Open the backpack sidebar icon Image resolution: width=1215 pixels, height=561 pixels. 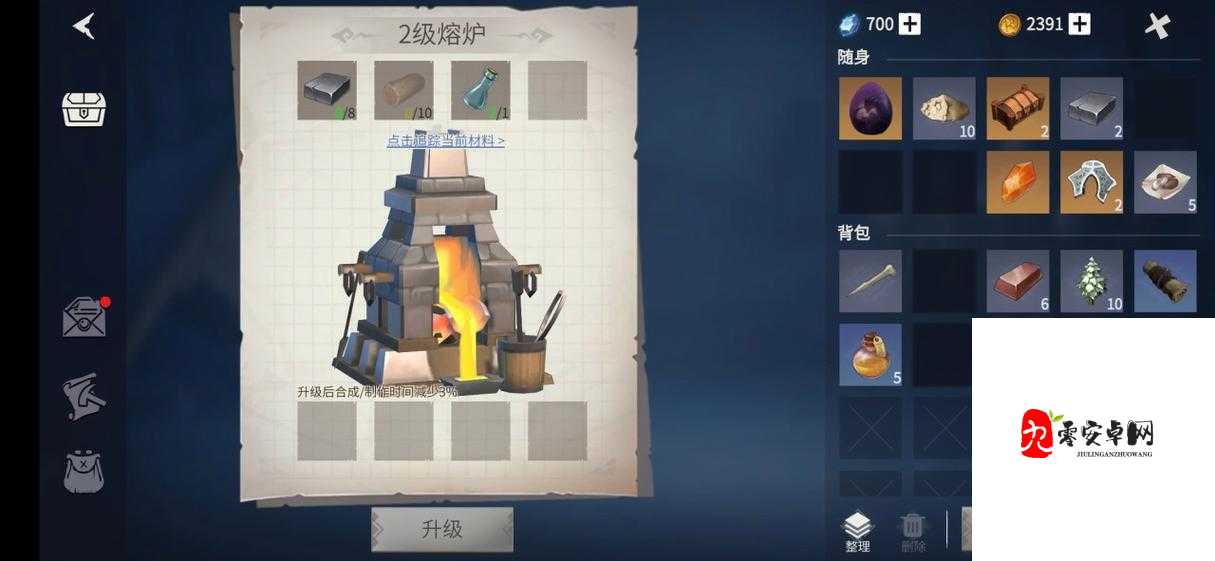84,470
